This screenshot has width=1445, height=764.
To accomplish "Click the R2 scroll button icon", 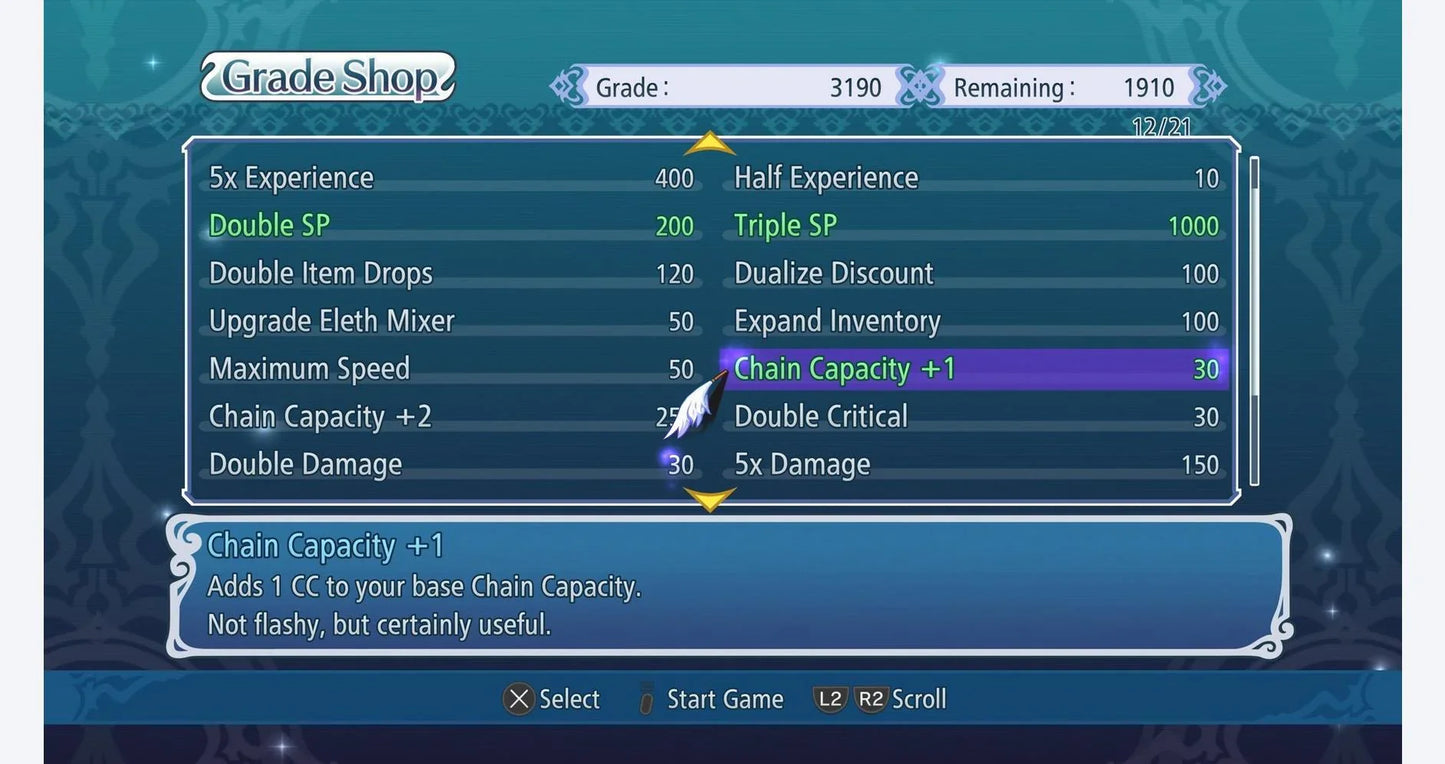I will click(869, 698).
